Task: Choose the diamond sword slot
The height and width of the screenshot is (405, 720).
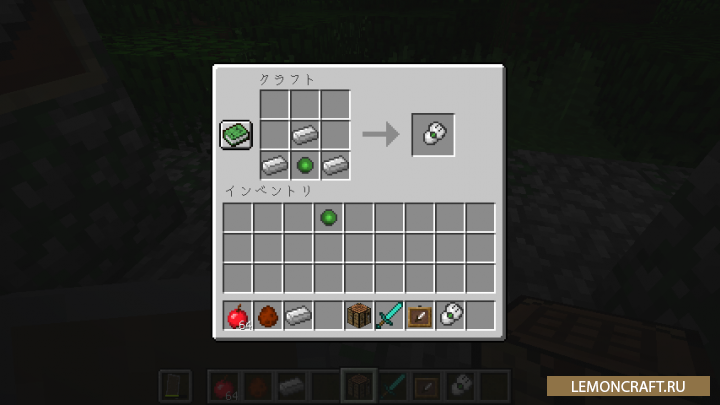Action: [388, 316]
